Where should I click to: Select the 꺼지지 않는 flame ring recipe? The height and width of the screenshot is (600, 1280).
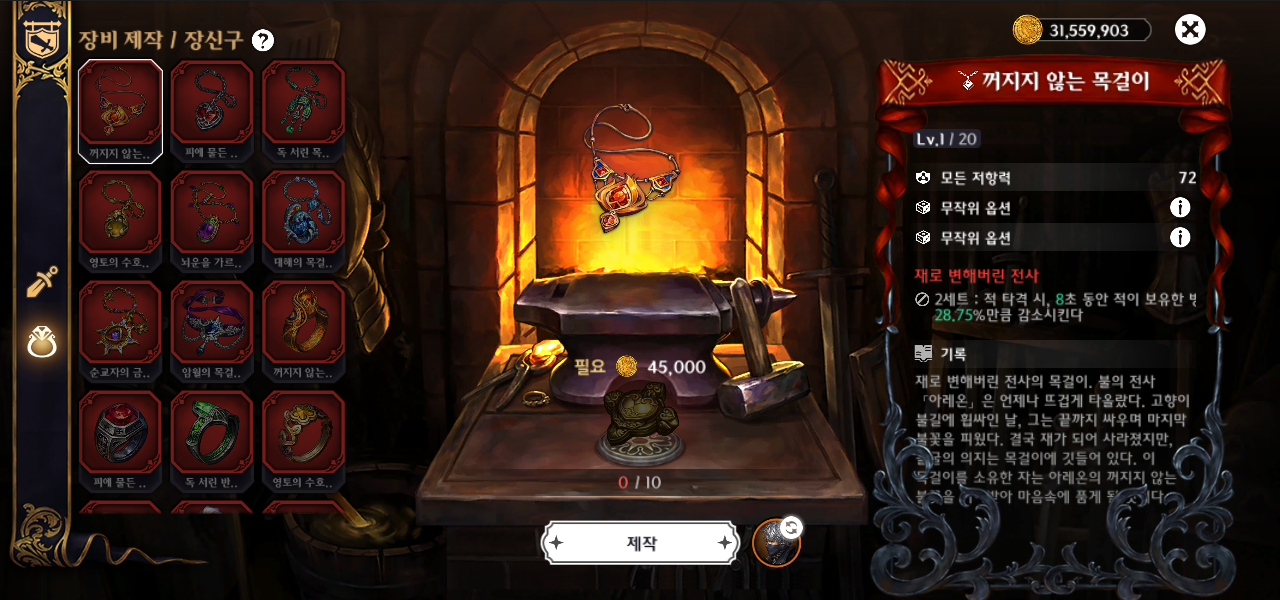[x=303, y=330]
